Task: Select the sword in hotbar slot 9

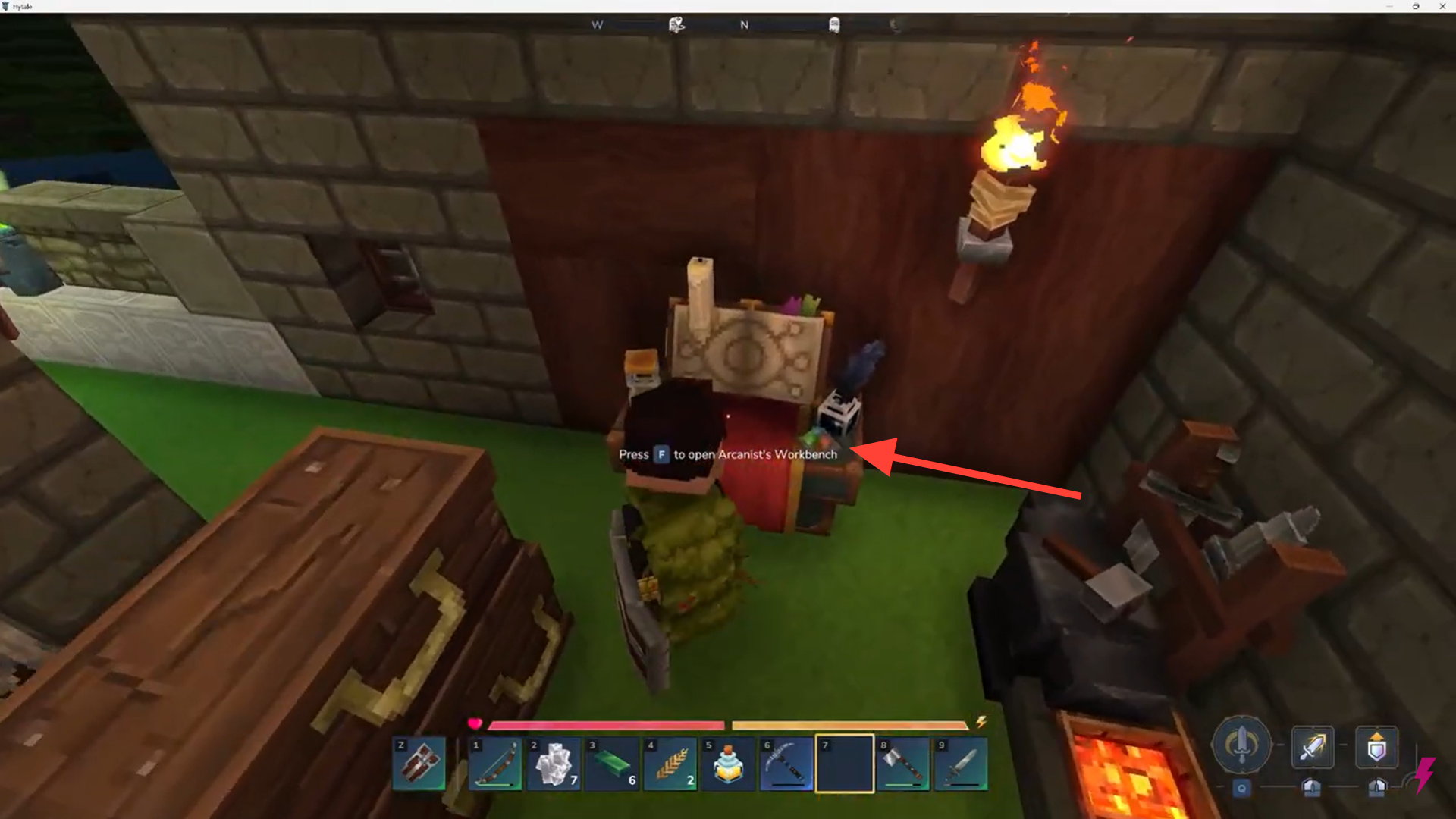Action: (x=962, y=764)
